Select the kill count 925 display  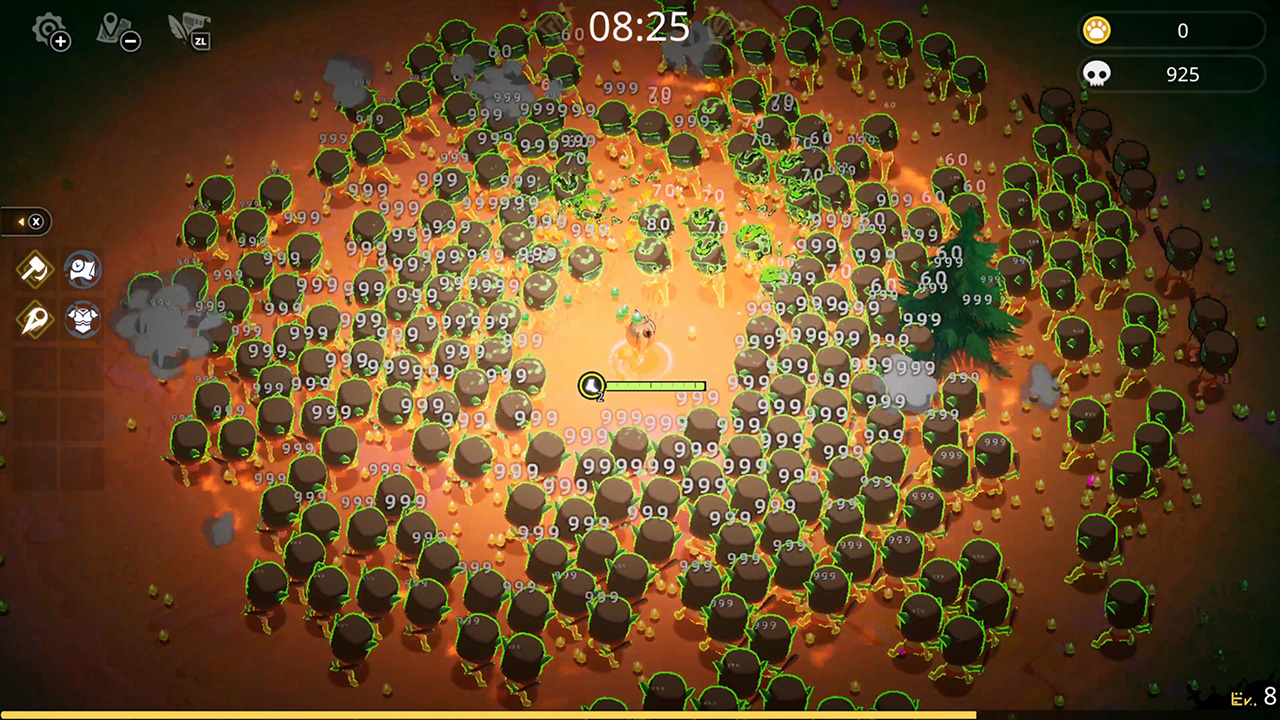click(x=1181, y=73)
